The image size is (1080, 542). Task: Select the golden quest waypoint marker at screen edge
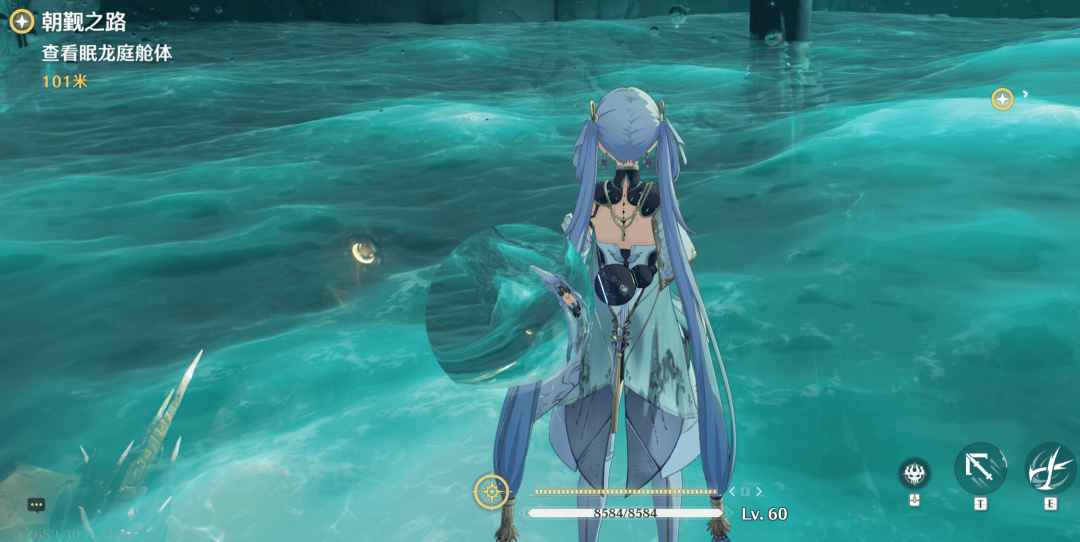[x=1002, y=99]
